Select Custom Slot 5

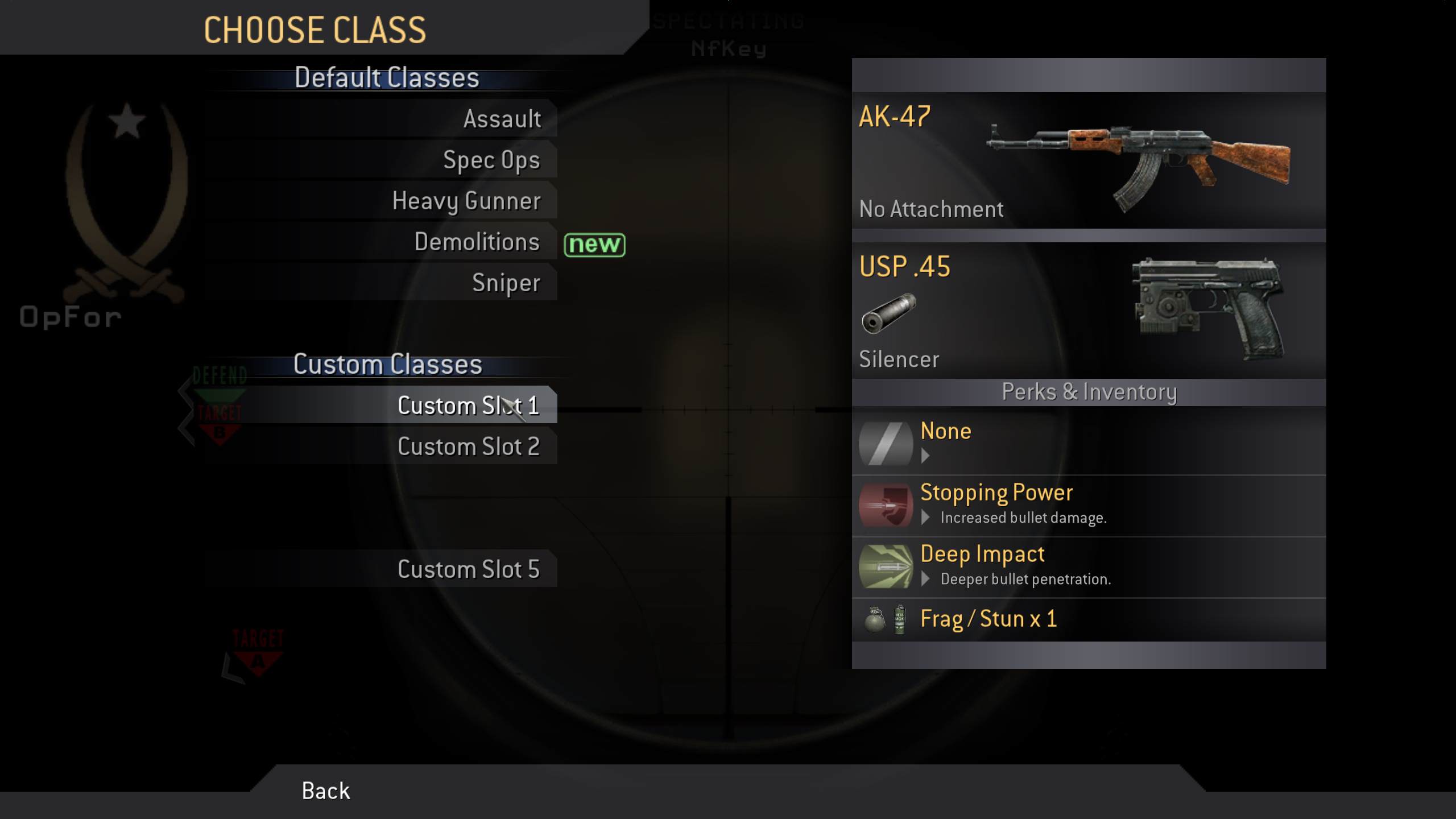pos(470,568)
